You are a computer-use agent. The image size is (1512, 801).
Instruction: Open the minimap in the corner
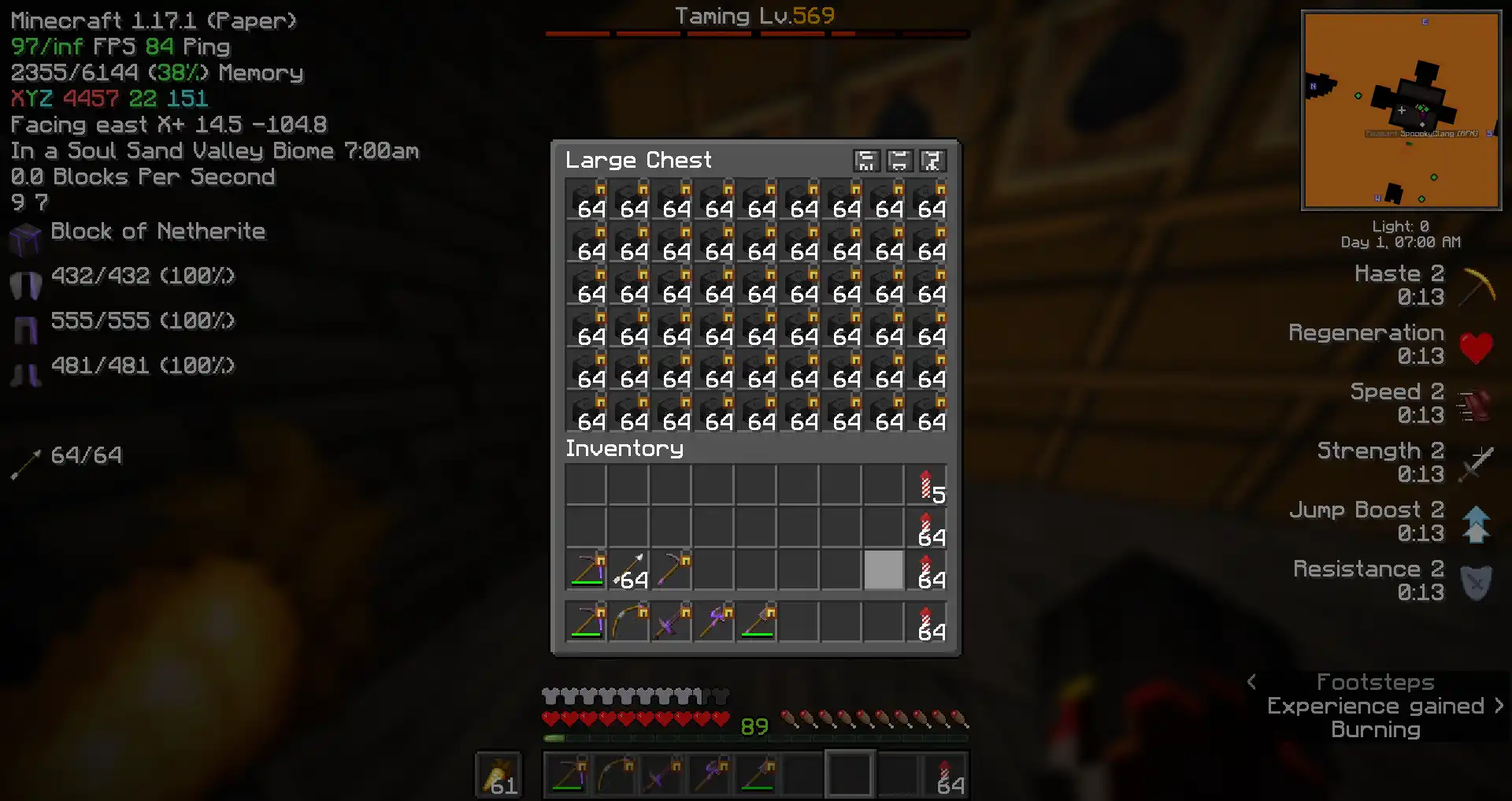coord(1401,110)
